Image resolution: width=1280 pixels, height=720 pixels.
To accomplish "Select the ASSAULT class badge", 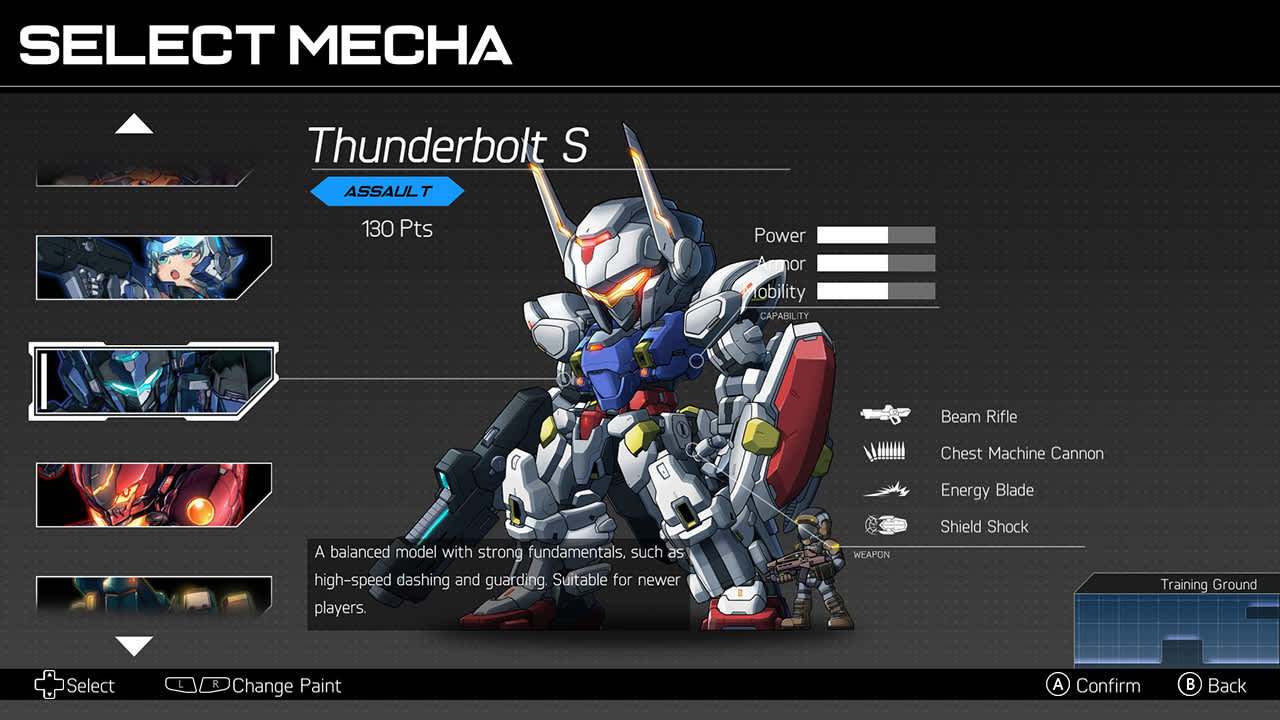I will click(x=388, y=191).
